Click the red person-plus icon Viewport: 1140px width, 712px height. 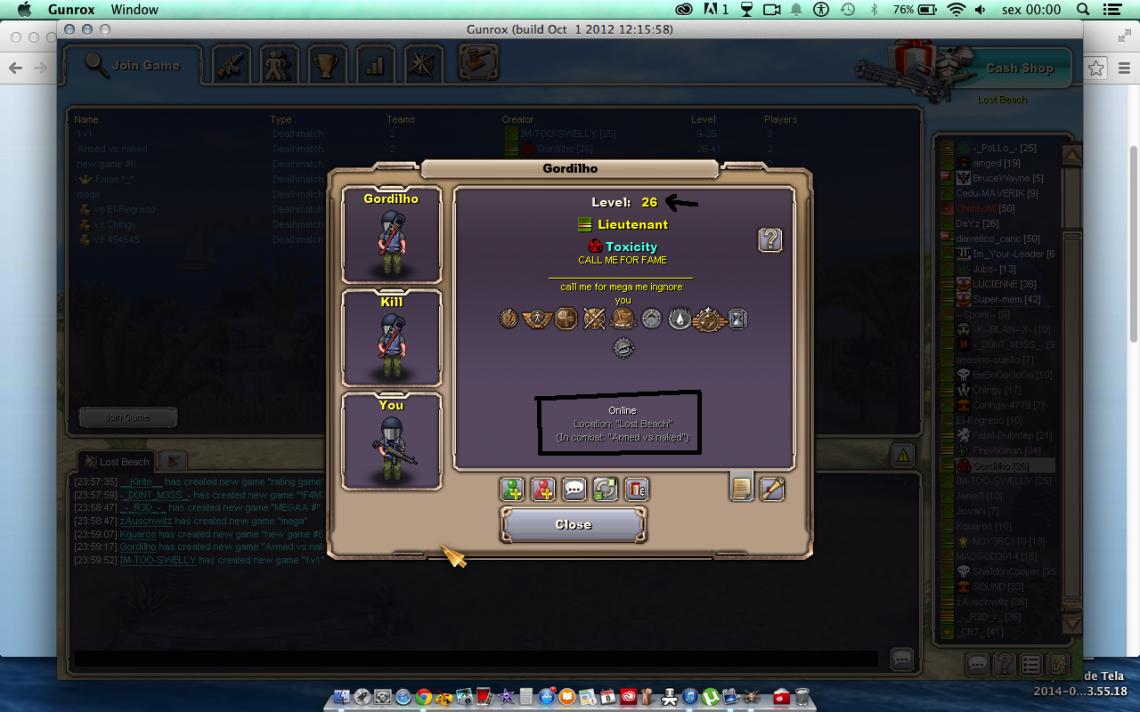[x=543, y=489]
